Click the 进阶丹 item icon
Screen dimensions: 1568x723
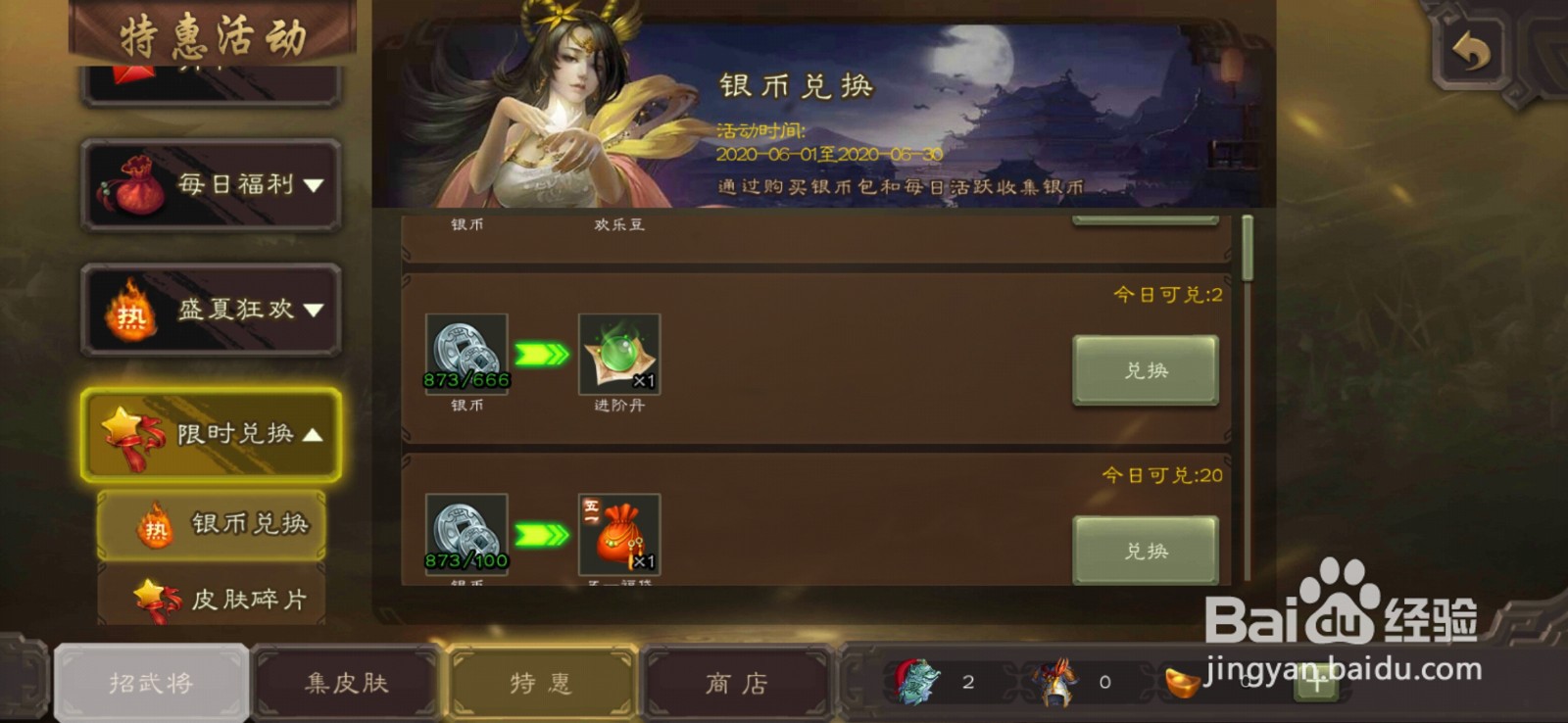pyautogui.click(x=618, y=355)
